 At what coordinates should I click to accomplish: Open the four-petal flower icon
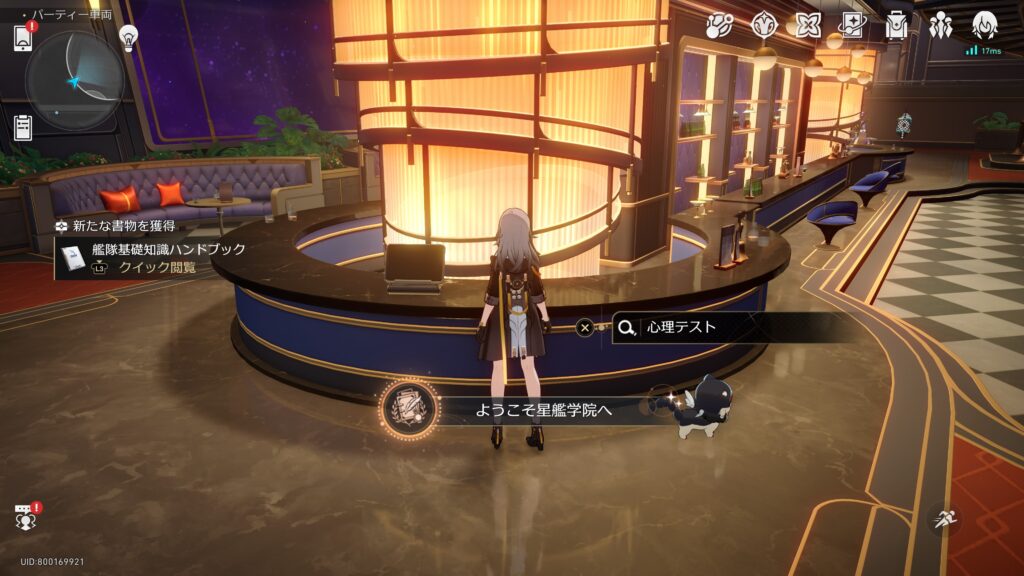(808, 26)
